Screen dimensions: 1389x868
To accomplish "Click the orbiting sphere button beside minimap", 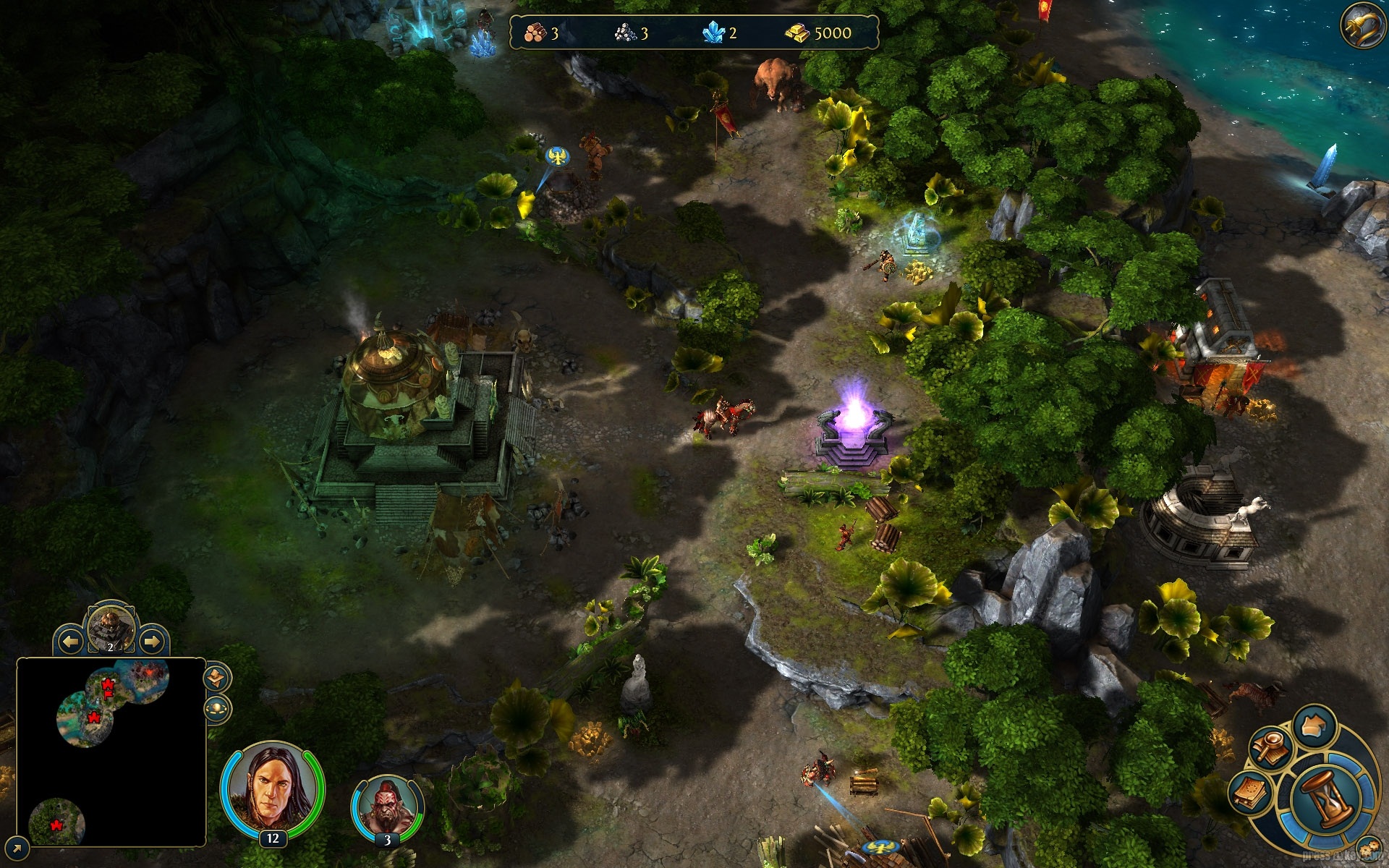I will pos(217,708).
